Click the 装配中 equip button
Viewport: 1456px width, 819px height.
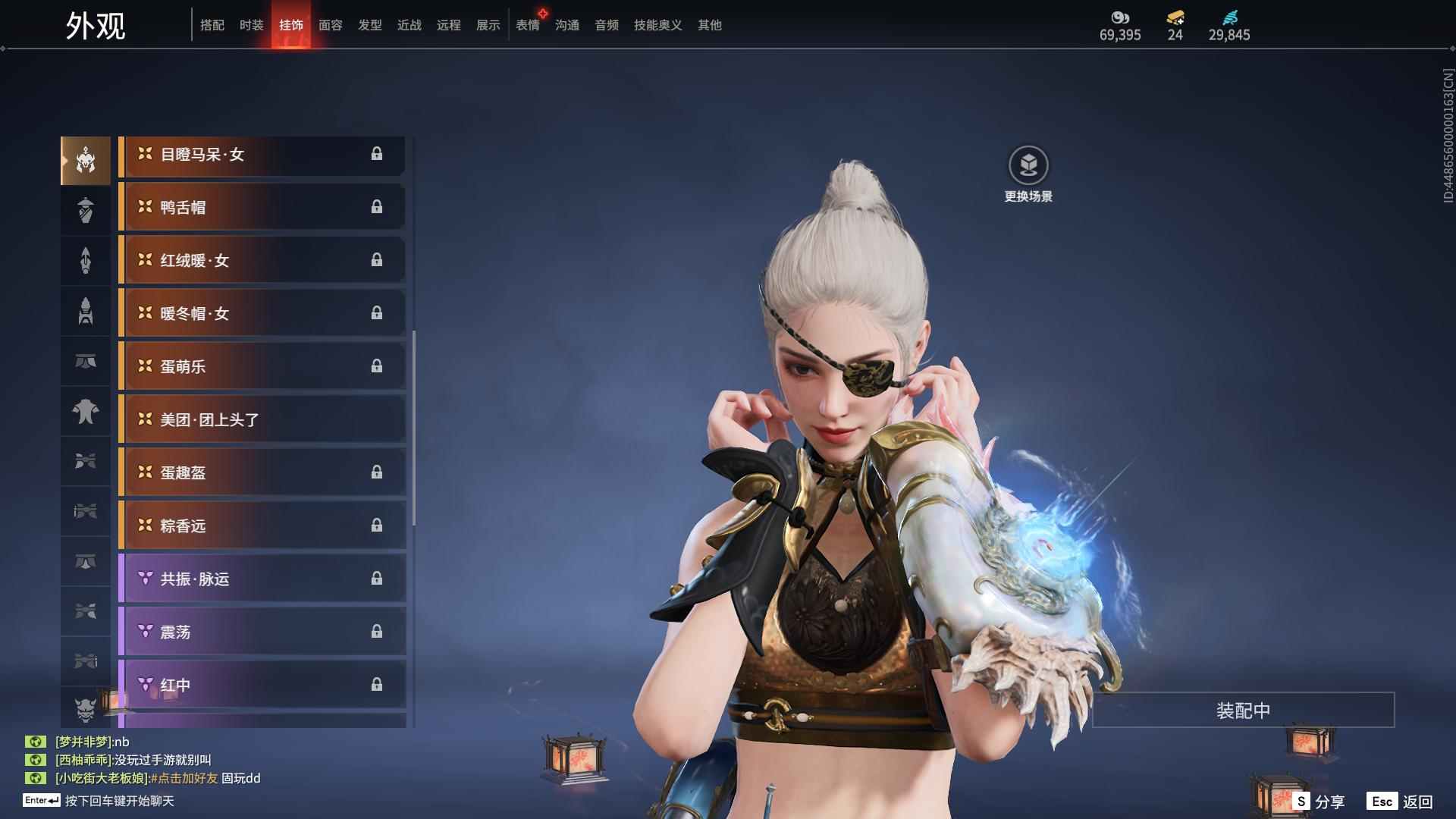pos(1243,711)
